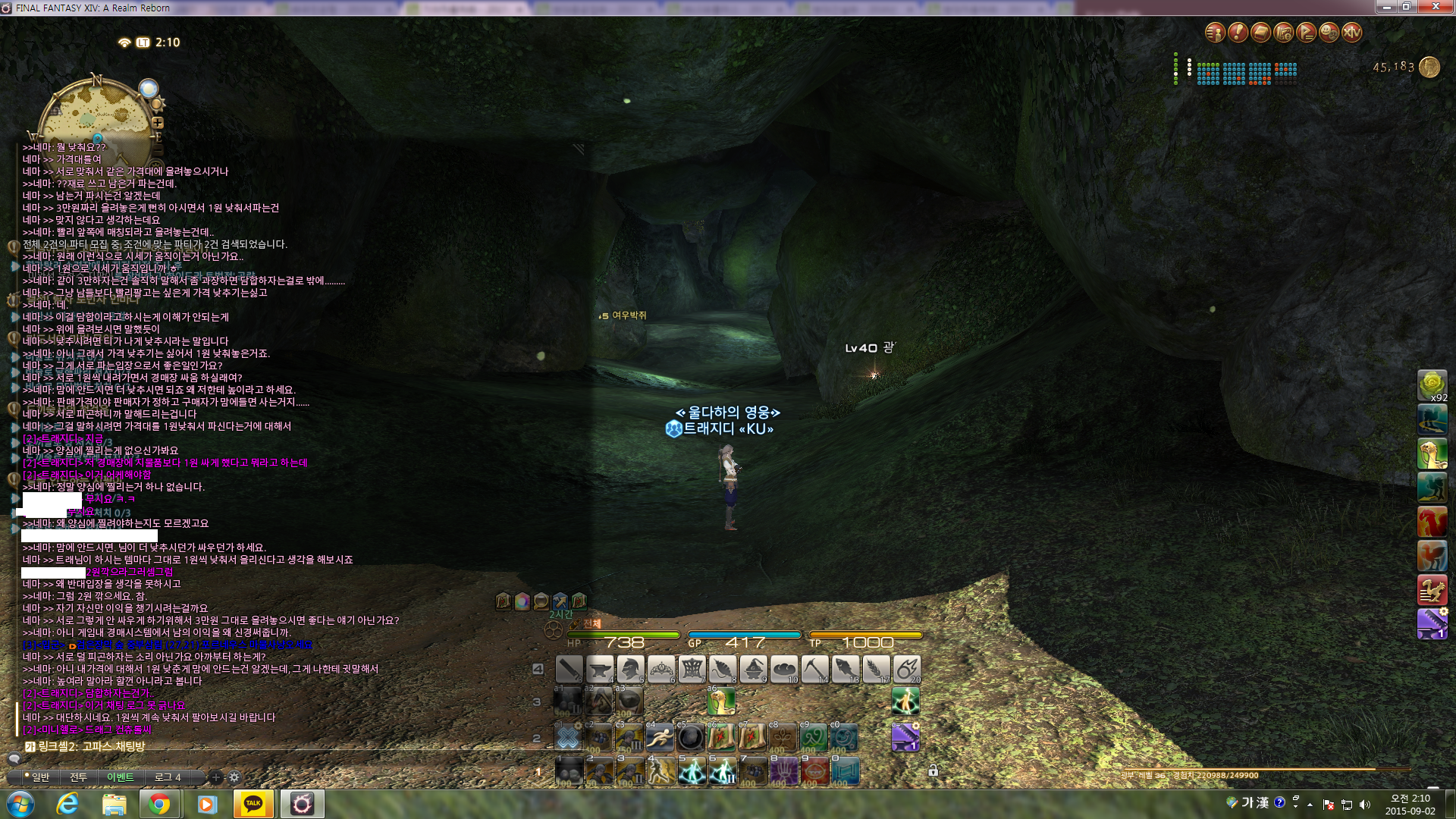Open the character menu icon
1456x819 pixels.
coord(1215,33)
